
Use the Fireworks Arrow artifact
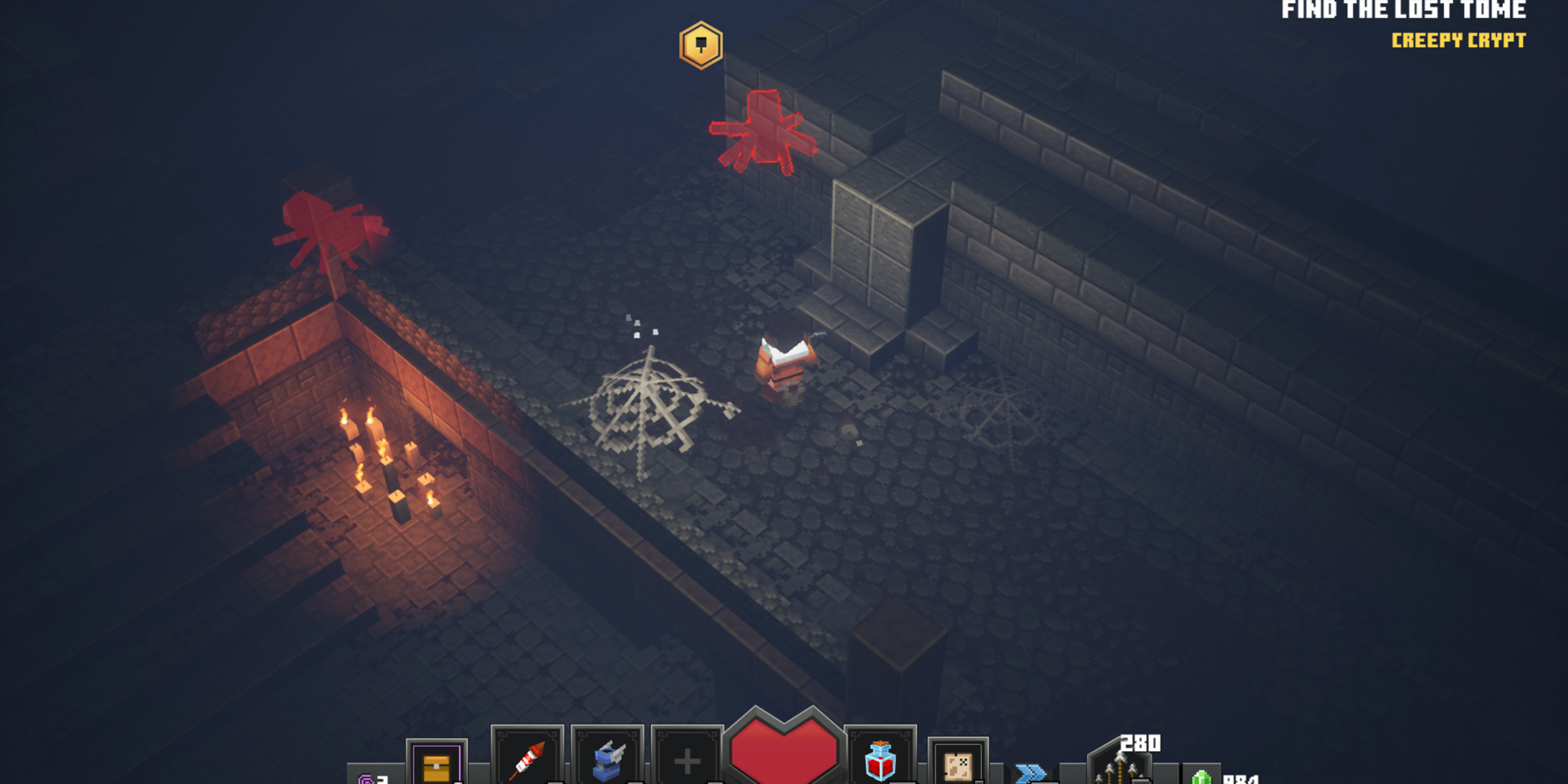(527, 759)
